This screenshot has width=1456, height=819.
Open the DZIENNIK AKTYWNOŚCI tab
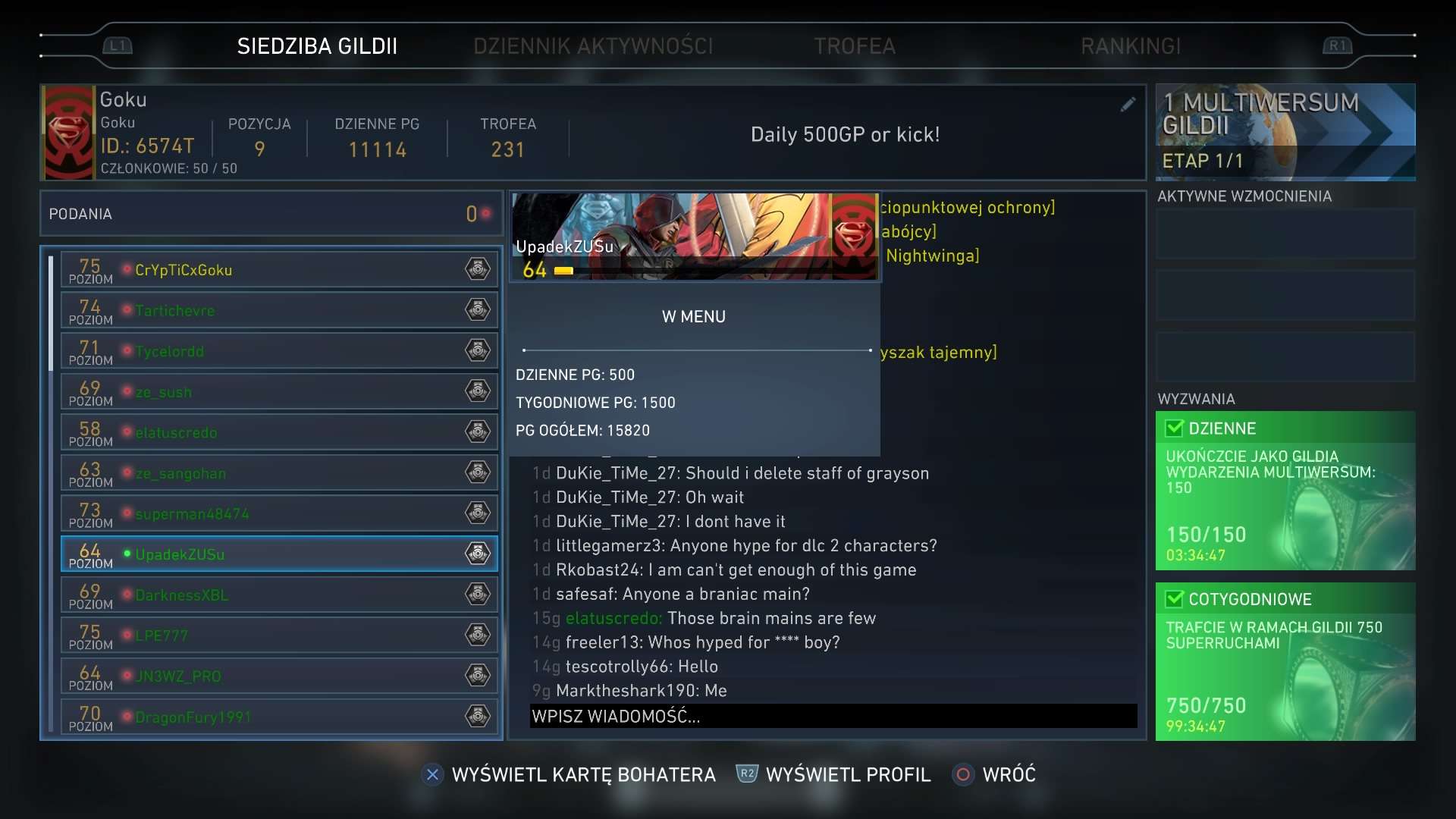click(x=593, y=45)
